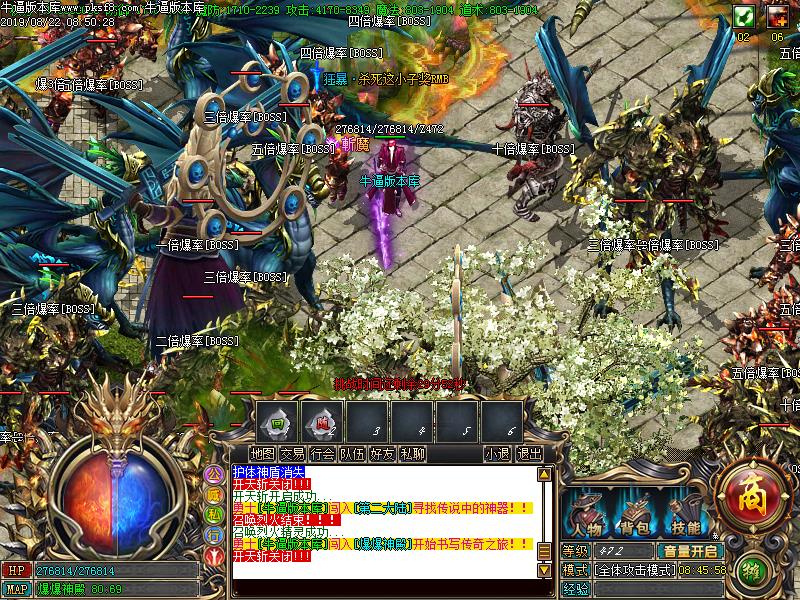
Task: Open the 地图 map button
Action: (x=262, y=453)
